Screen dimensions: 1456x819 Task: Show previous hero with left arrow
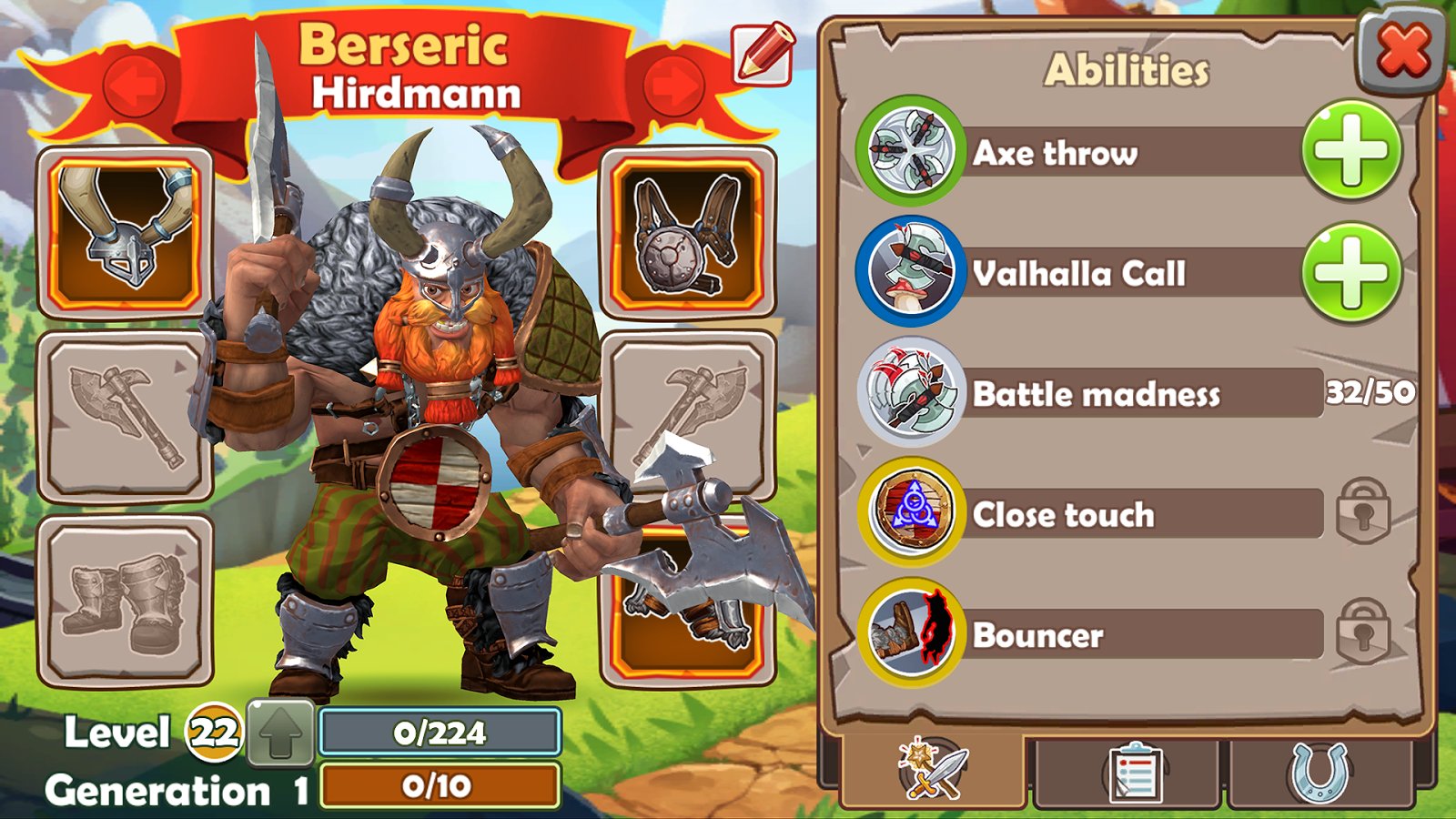click(x=135, y=86)
